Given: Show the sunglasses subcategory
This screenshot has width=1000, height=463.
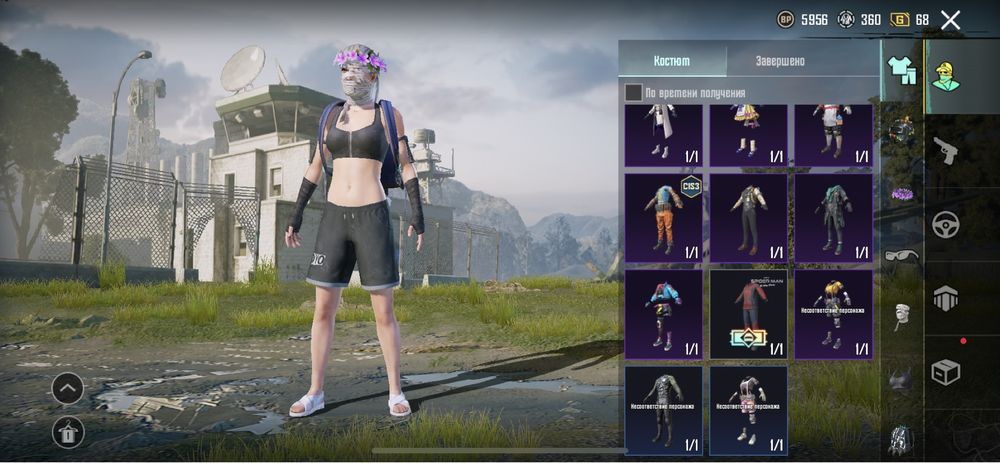Looking at the screenshot, I should [902, 255].
